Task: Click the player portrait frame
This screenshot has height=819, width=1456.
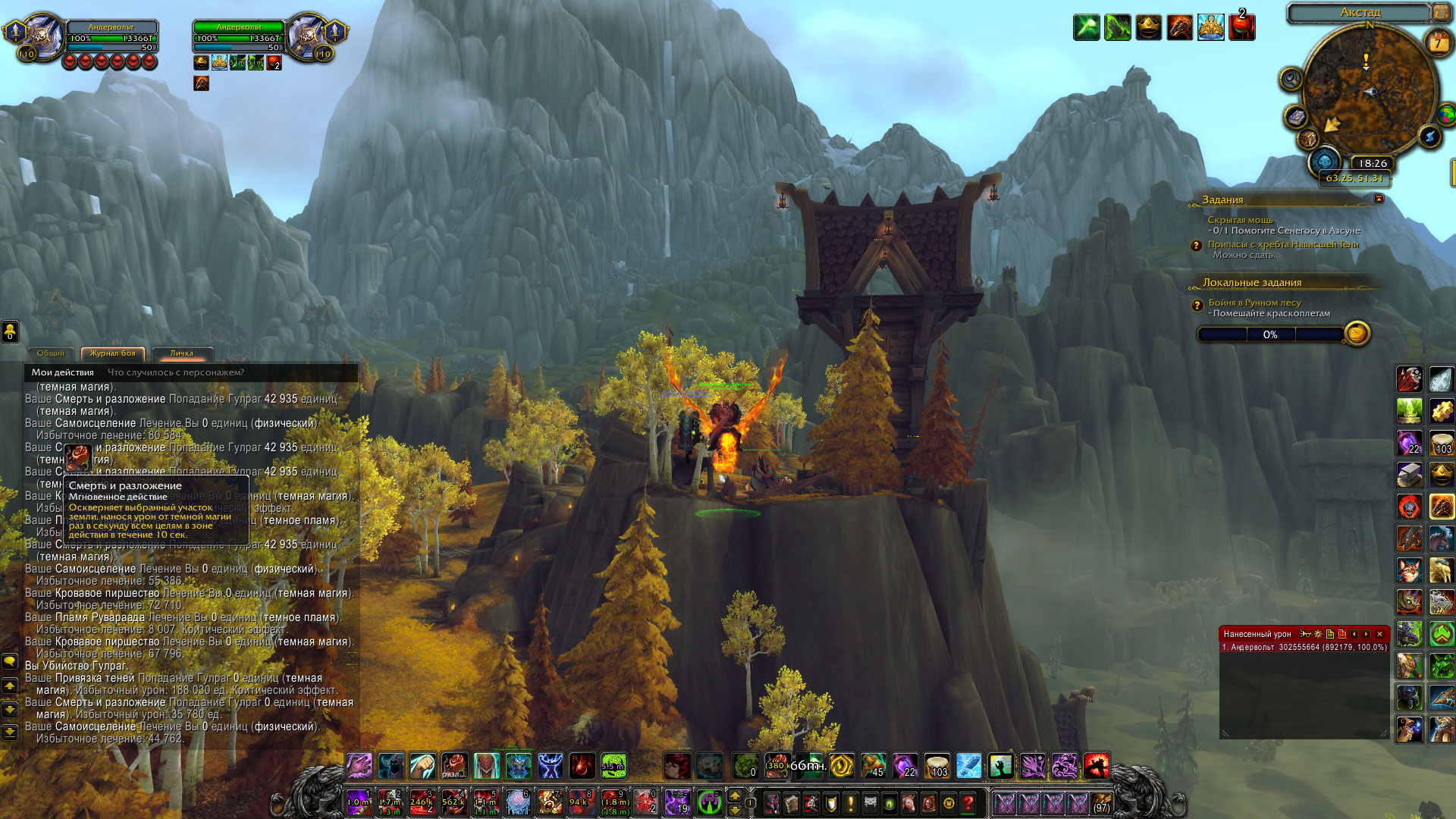Action: [x=43, y=36]
